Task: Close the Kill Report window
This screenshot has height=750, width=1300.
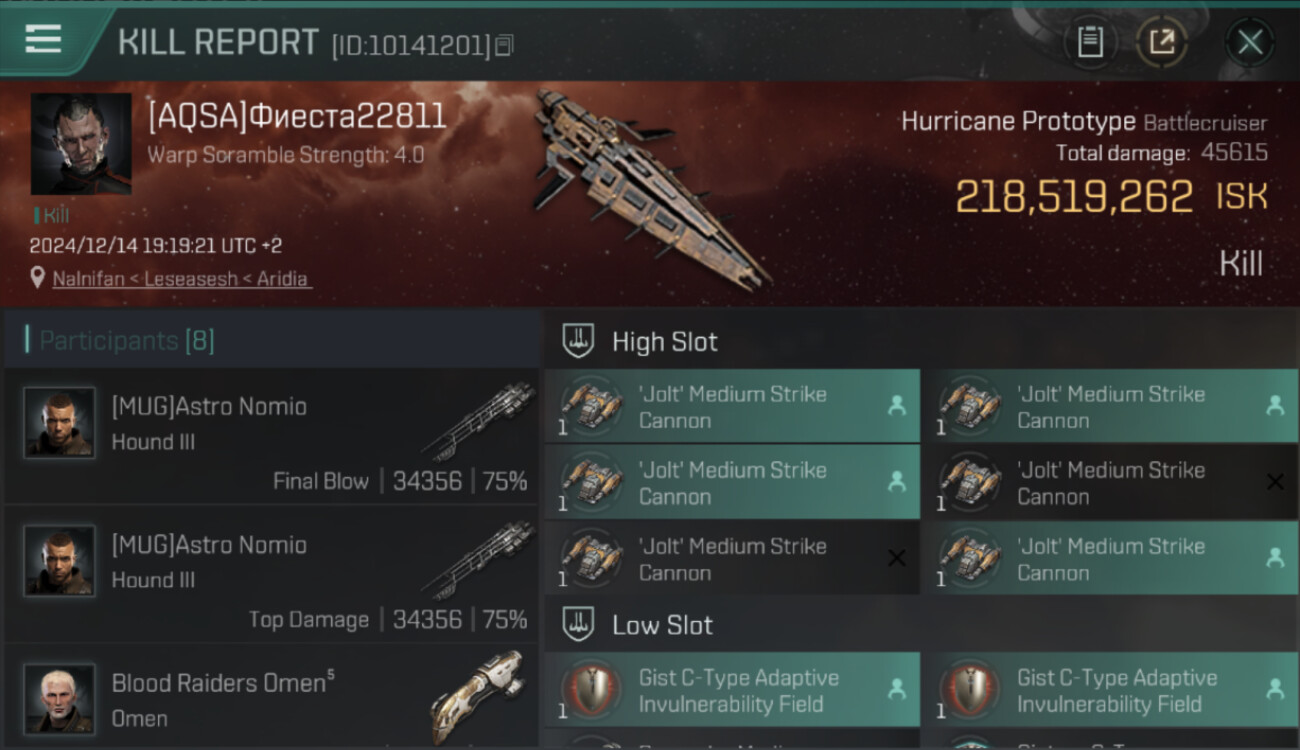Action: [1249, 42]
